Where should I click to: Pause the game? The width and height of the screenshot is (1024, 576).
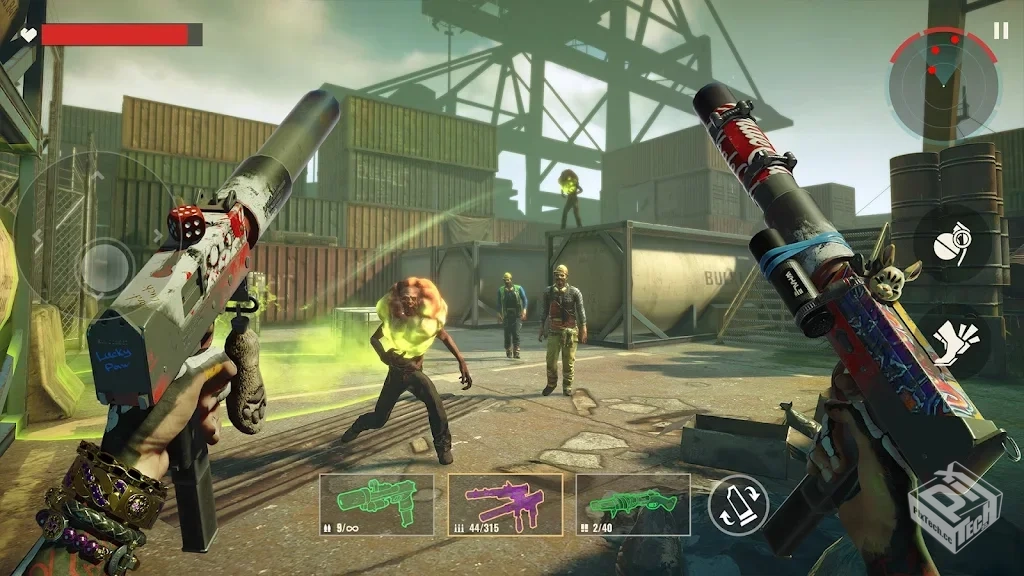coord(1001,31)
